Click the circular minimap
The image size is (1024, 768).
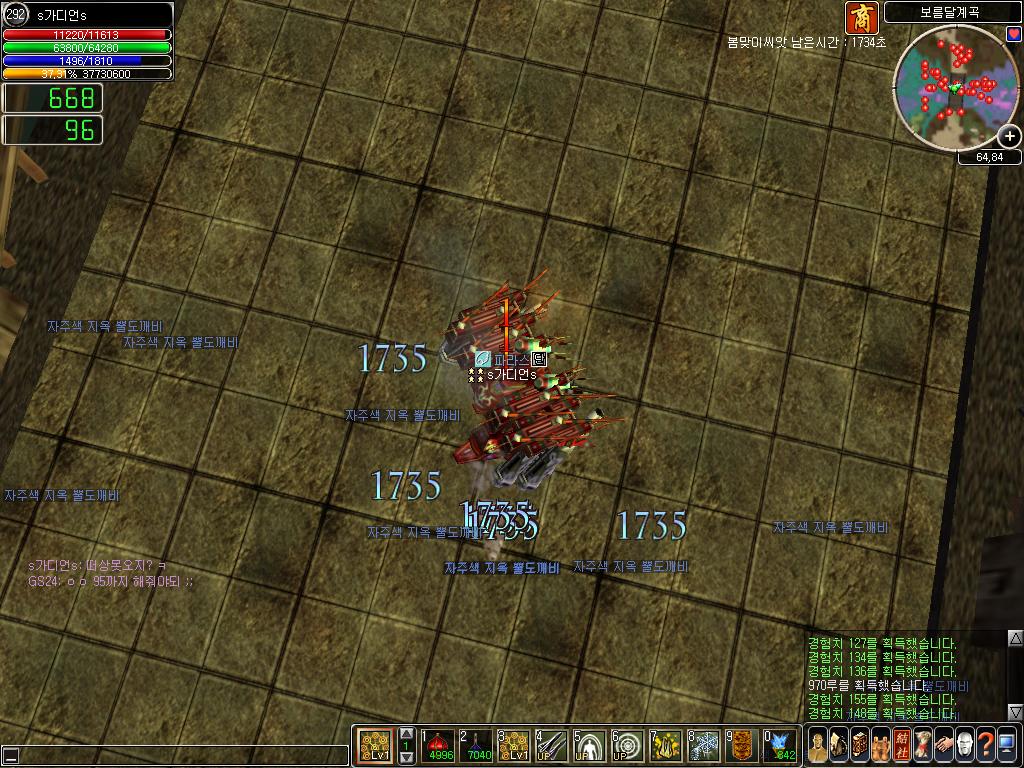point(953,86)
